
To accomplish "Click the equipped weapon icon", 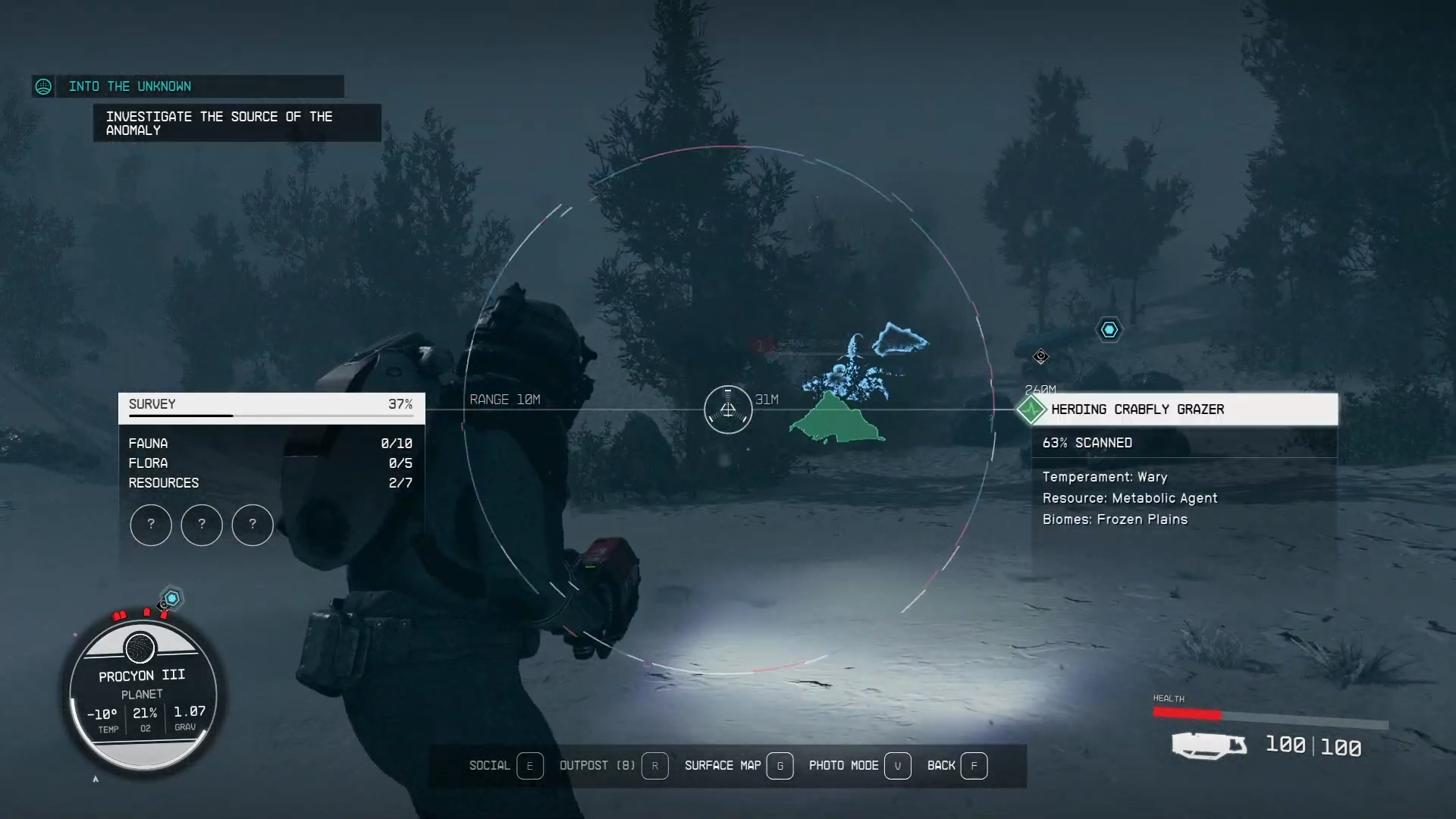I will pyautogui.click(x=1208, y=745).
